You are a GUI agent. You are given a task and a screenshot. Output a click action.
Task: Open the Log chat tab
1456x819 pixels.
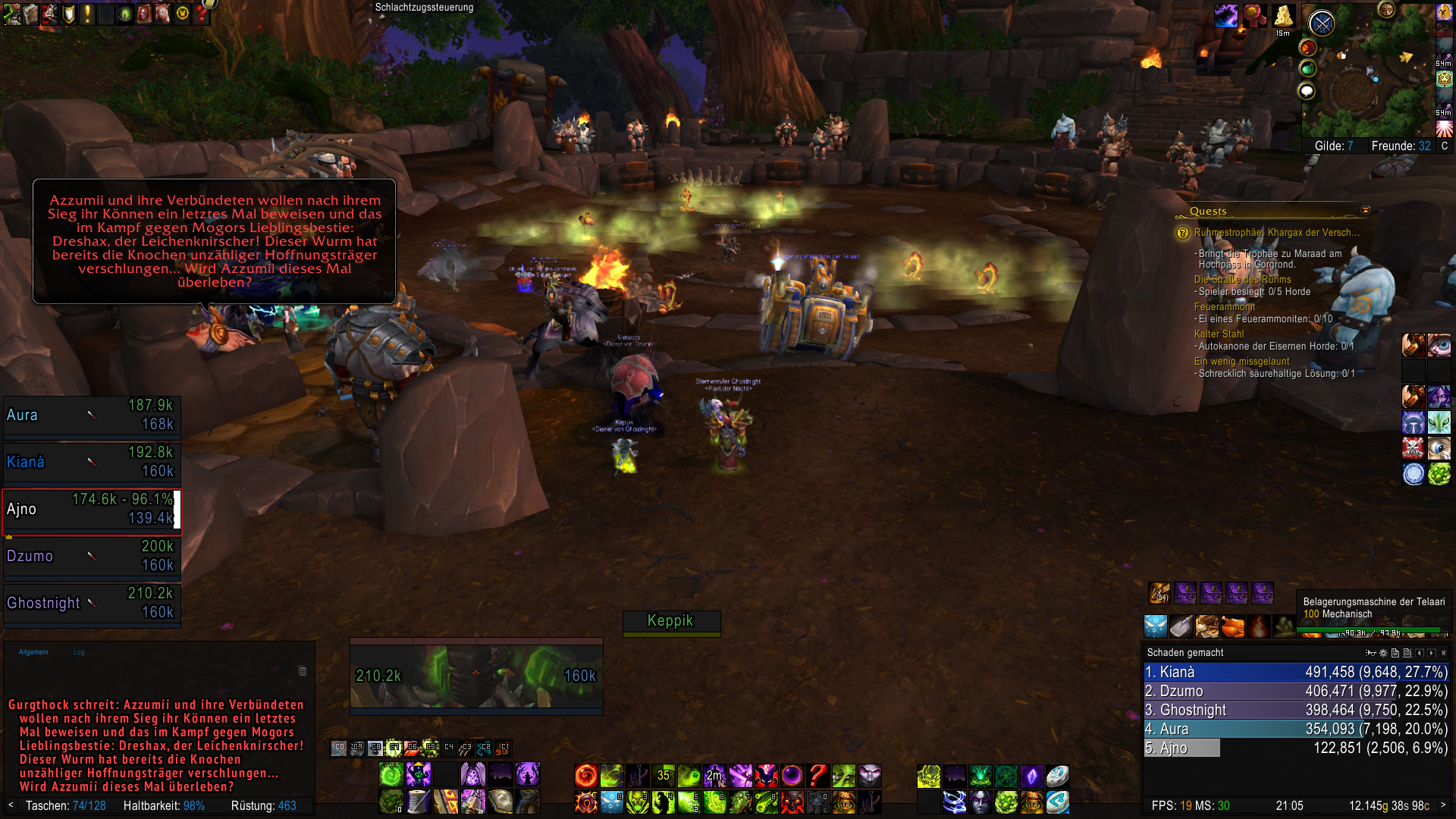(79, 652)
